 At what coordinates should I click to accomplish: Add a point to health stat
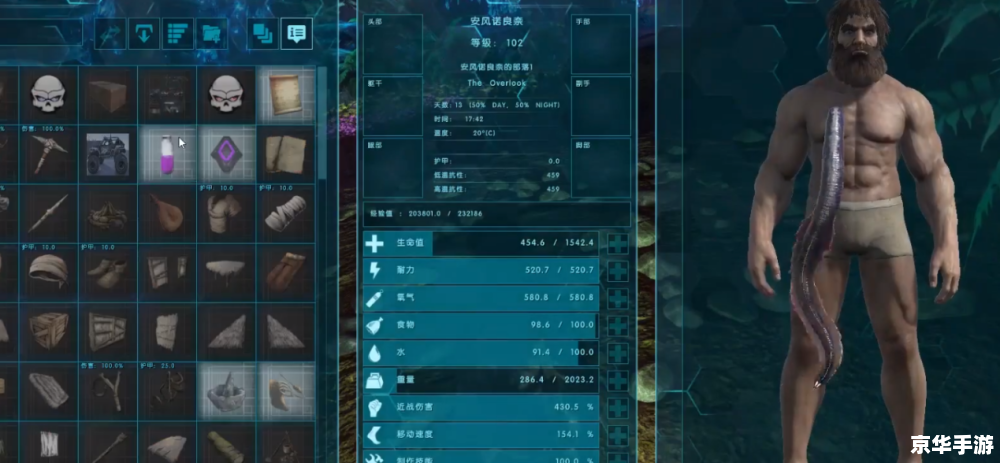pyautogui.click(x=619, y=243)
